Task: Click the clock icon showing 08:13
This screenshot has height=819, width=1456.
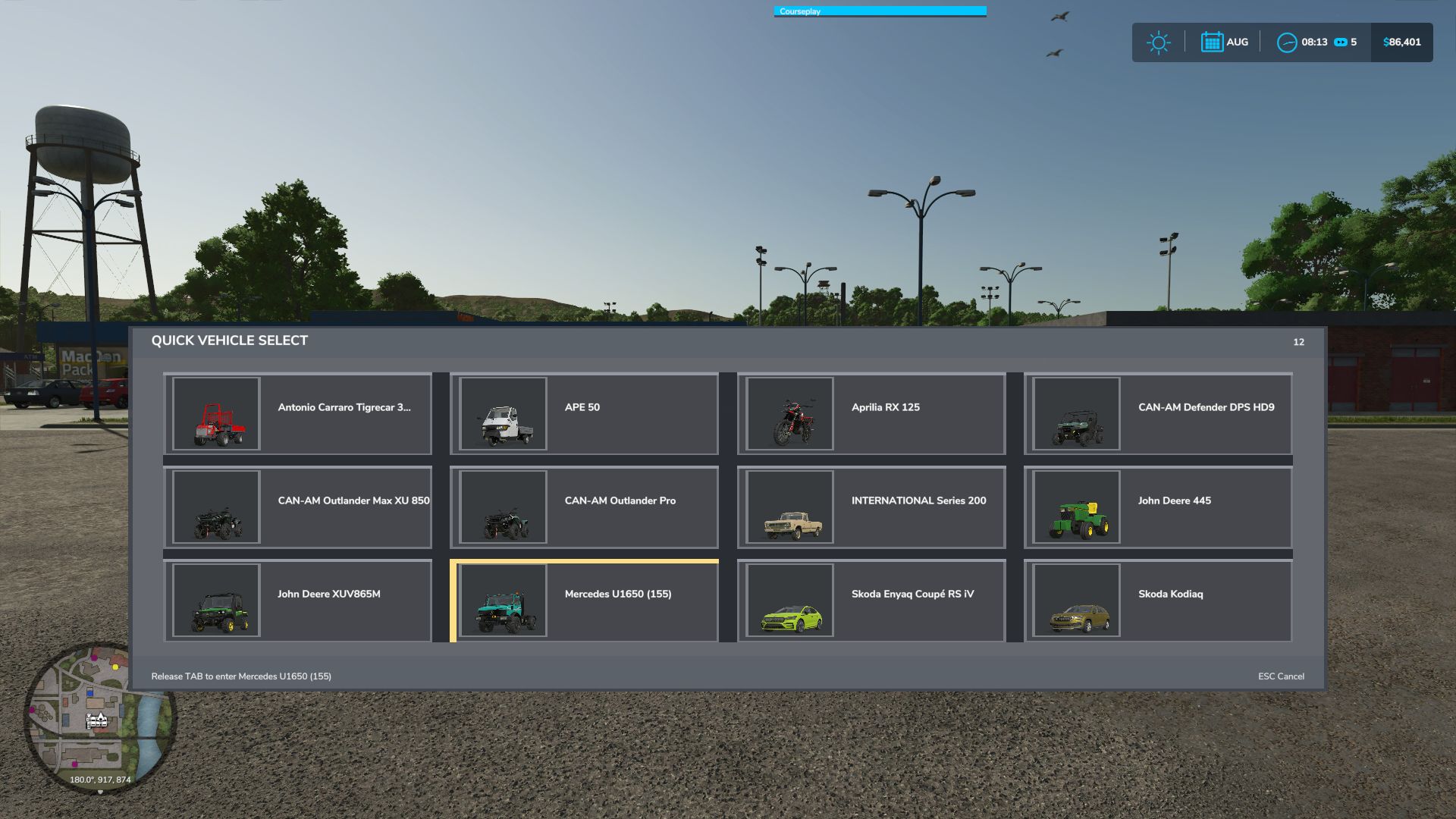Action: [1287, 42]
